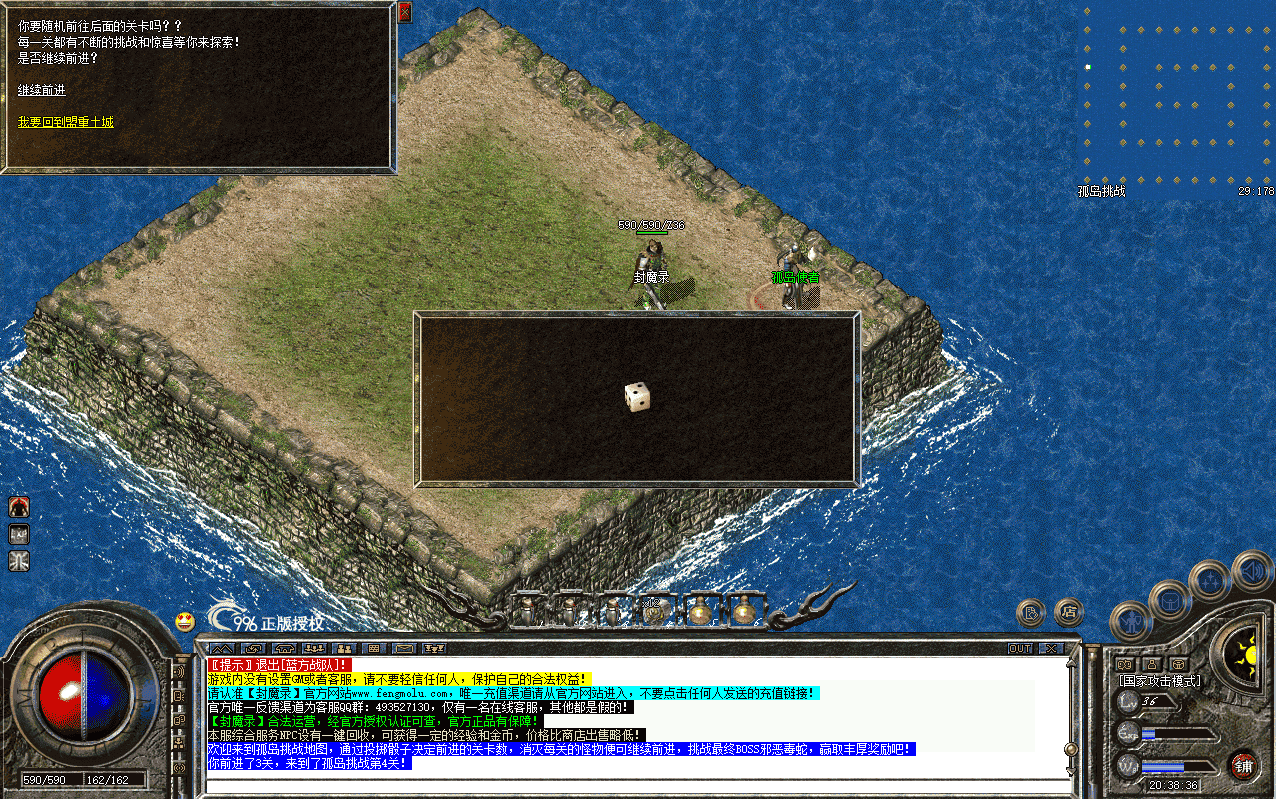Screen dimensions: 1276x799
Task: Close the NPC dialogue window
Action: click(x=405, y=12)
